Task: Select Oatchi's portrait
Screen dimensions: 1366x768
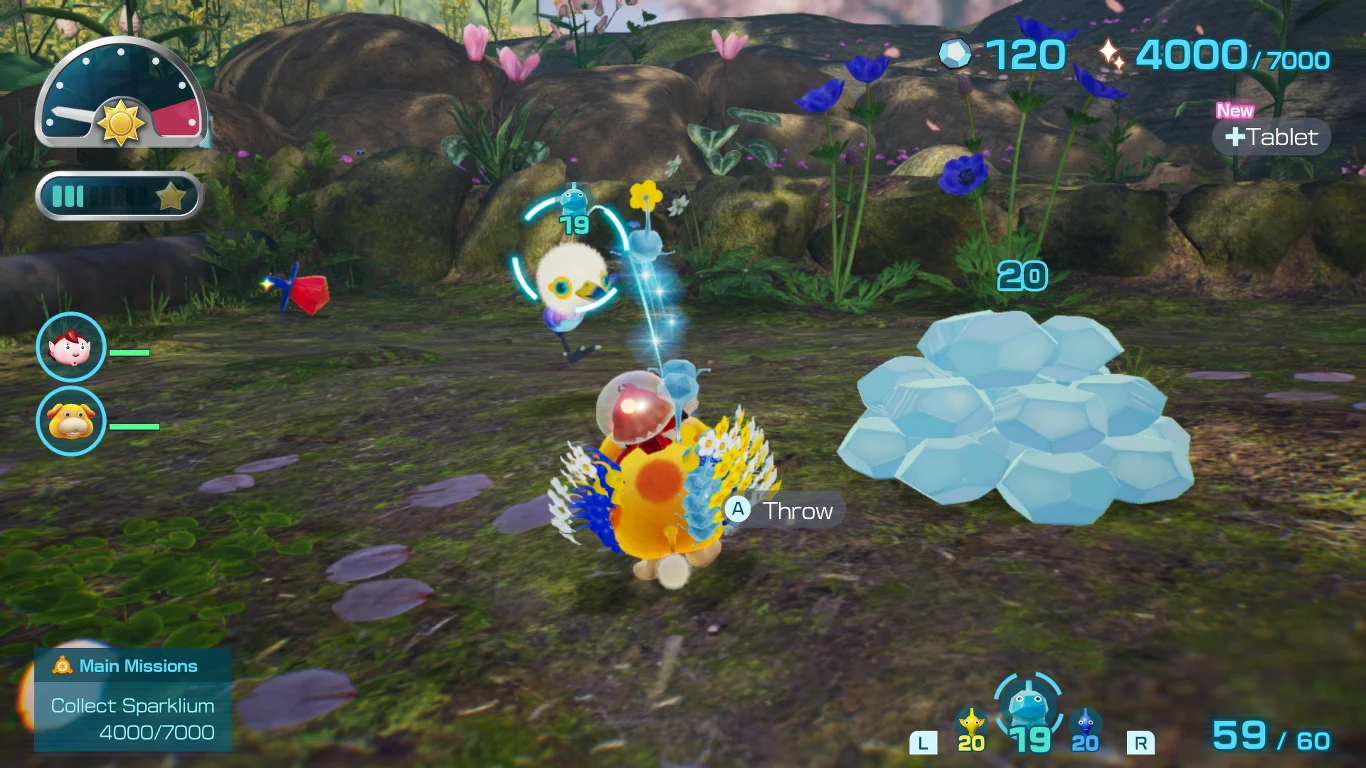Action: point(71,422)
